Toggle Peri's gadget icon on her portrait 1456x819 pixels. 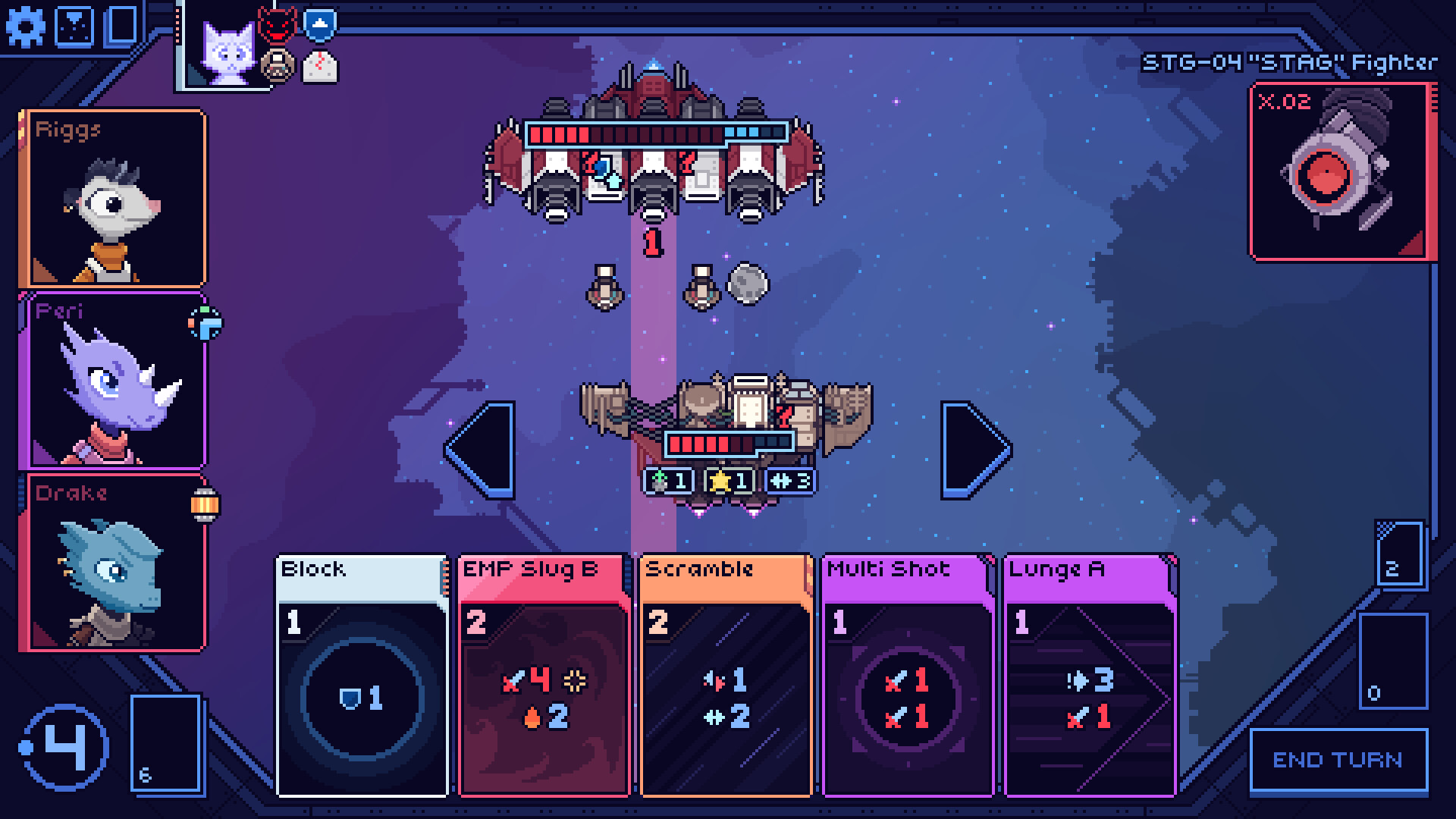(x=206, y=322)
